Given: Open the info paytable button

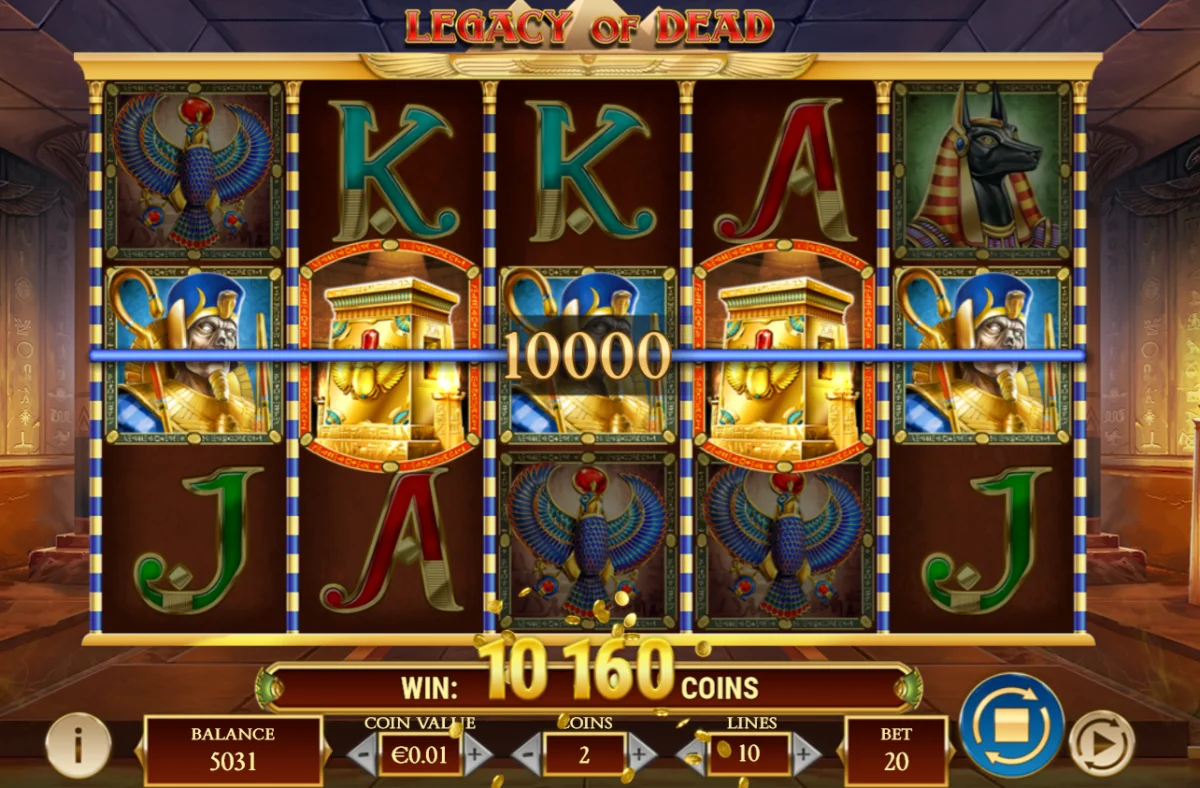Looking at the screenshot, I should click(x=78, y=745).
